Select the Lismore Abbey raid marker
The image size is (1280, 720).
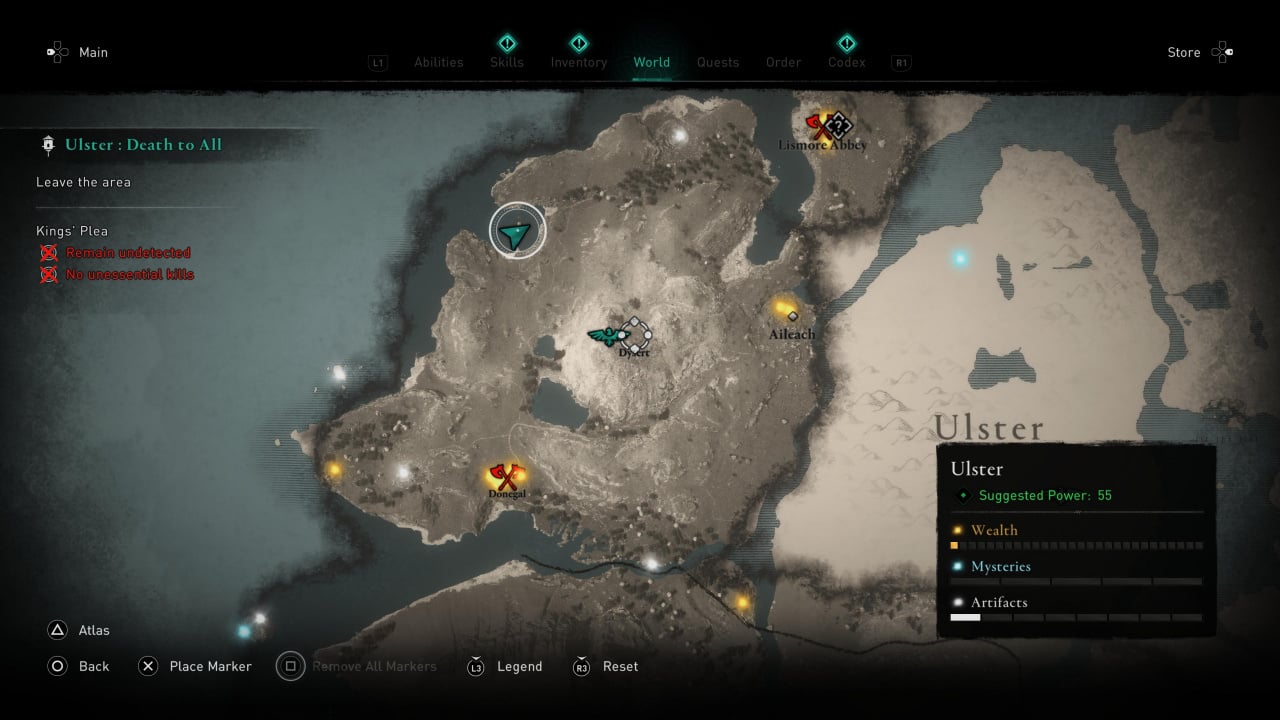tap(822, 126)
